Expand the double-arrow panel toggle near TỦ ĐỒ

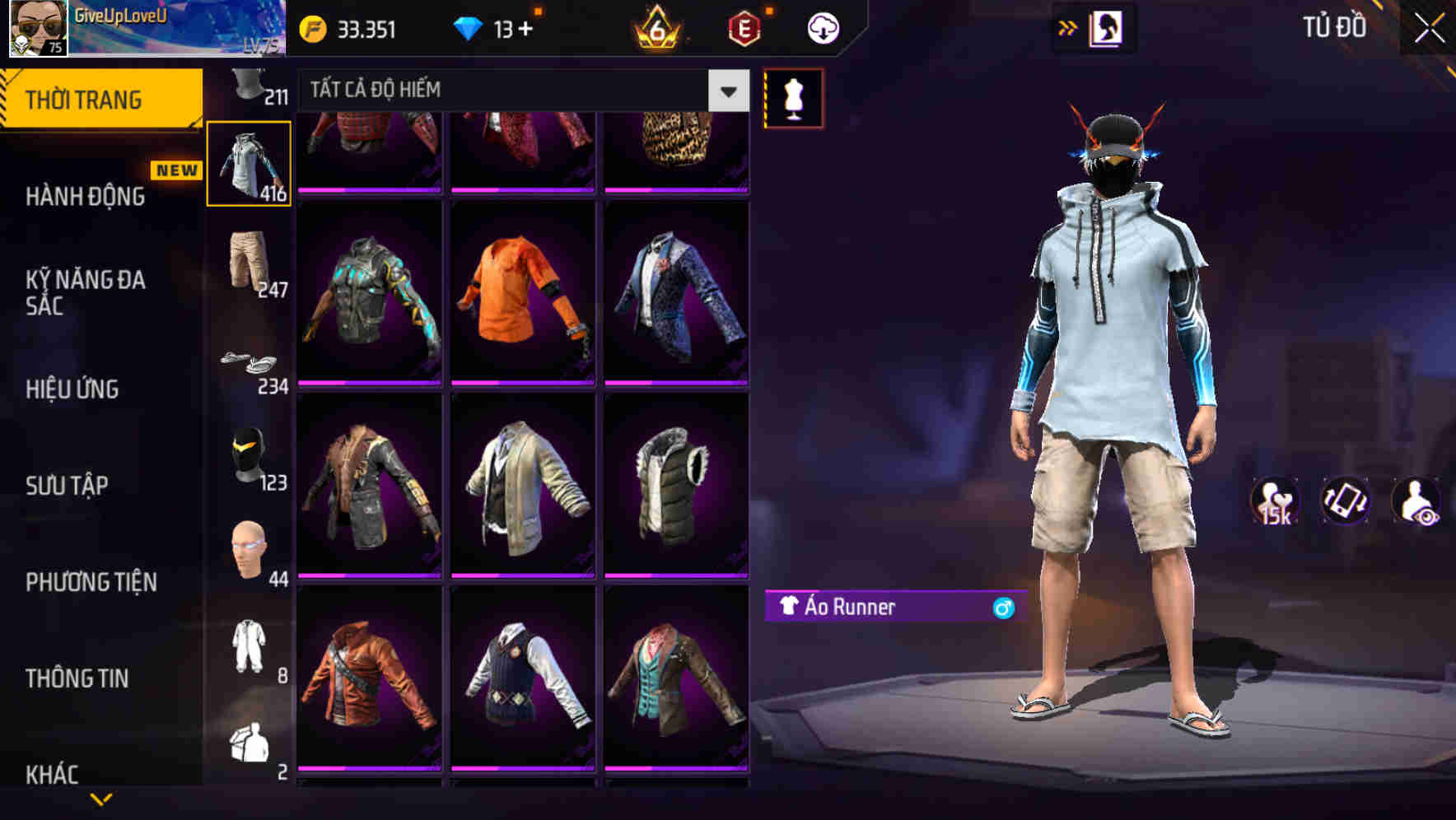click(x=1068, y=27)
